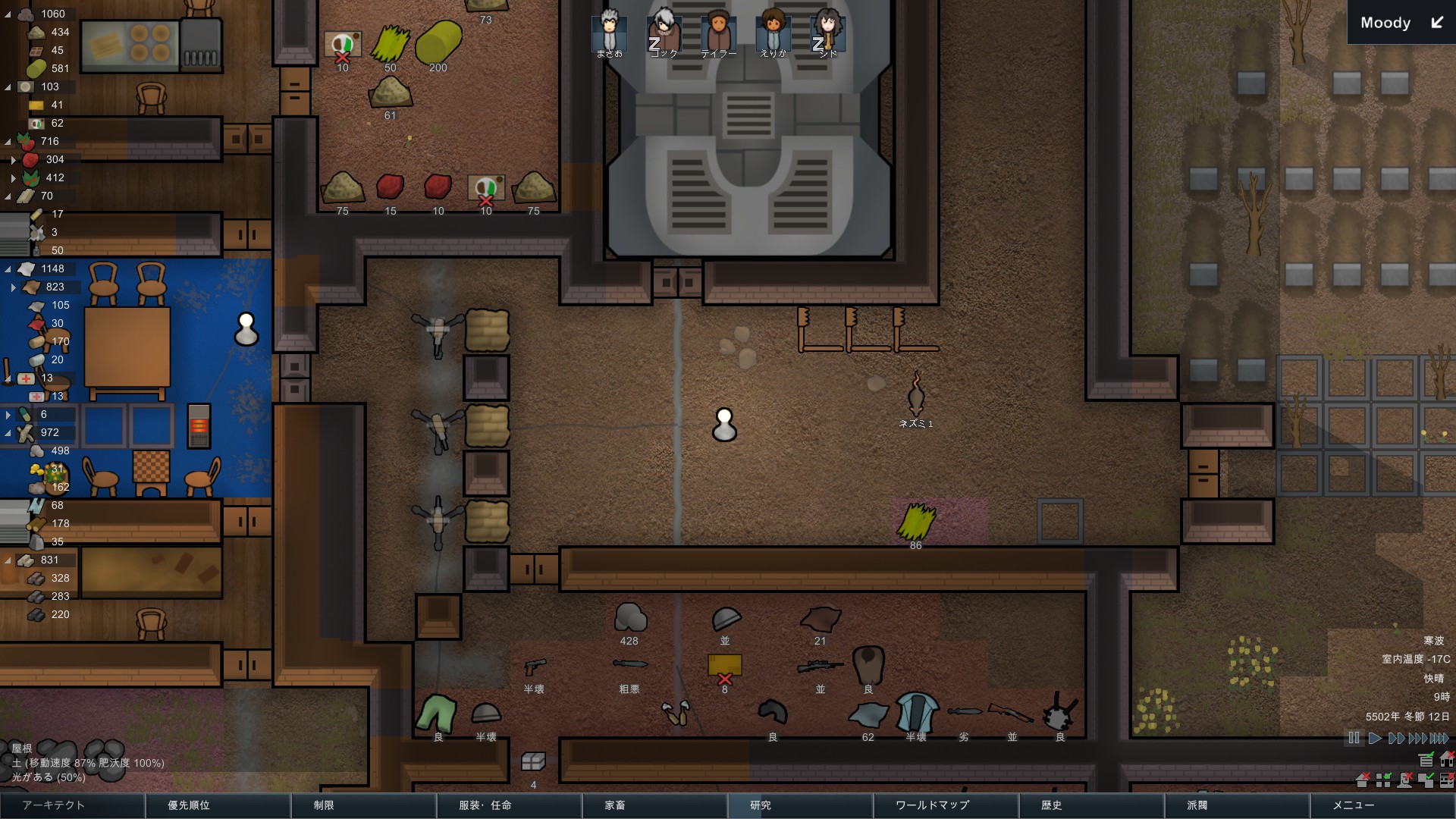The image size is (1456, 819).
Task: Select シド's portrait at the top
Action: [x=827, y=30]
